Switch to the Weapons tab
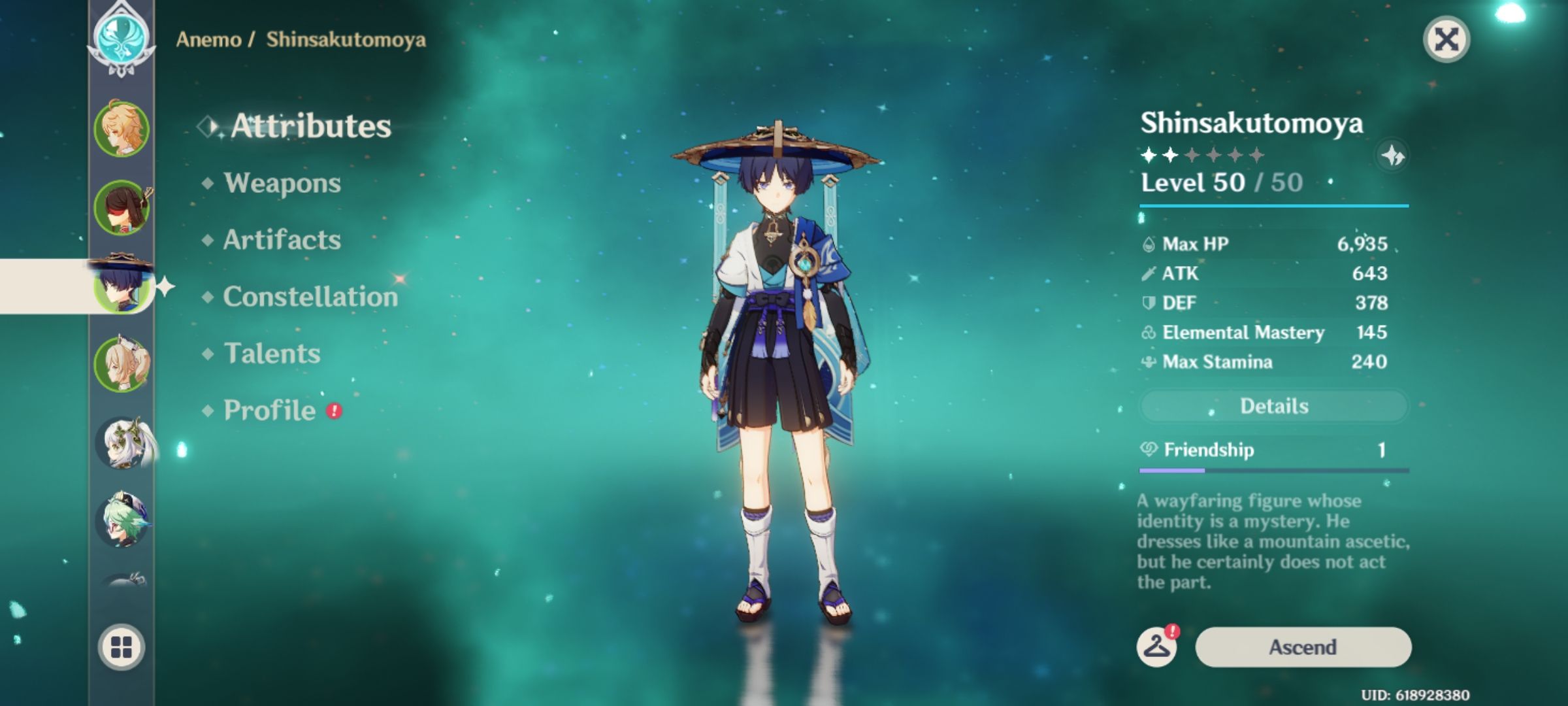The image size is (1568, 706). point(282,184)
